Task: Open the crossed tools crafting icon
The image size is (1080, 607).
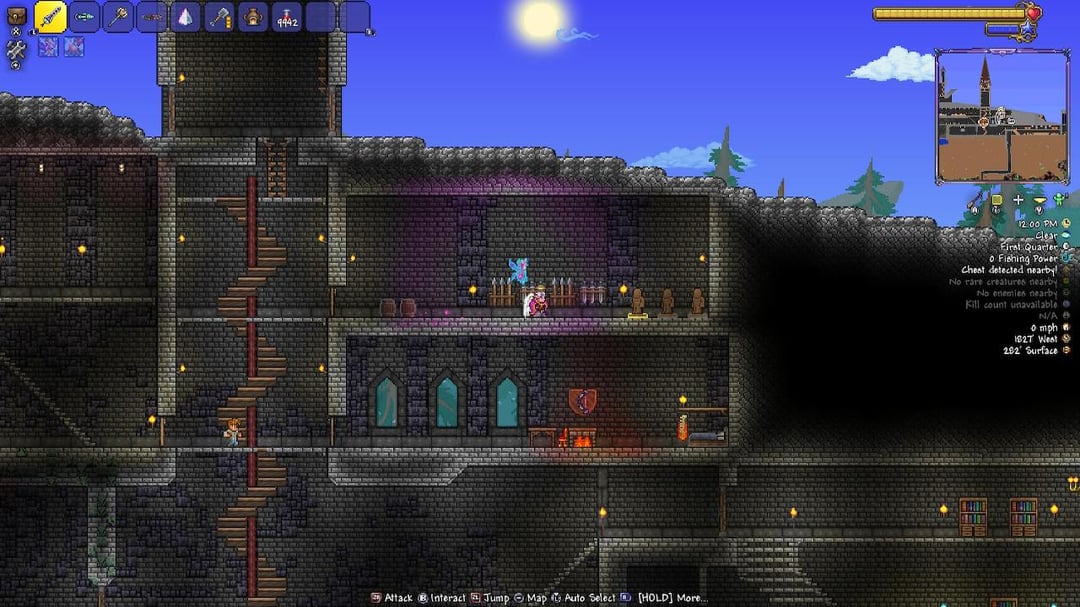Action: click(x=15, y=50)
